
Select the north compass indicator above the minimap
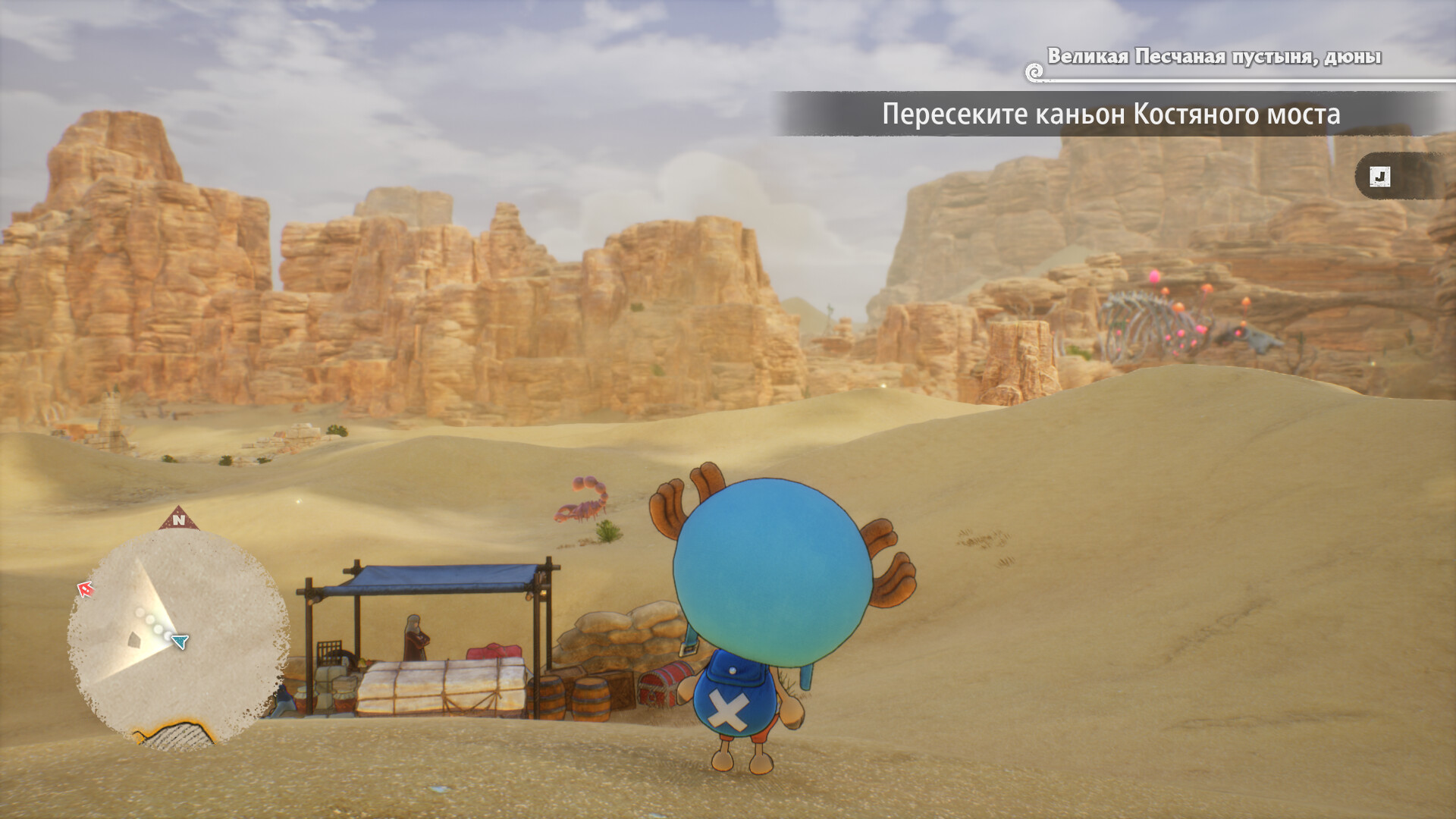point(179,519)
